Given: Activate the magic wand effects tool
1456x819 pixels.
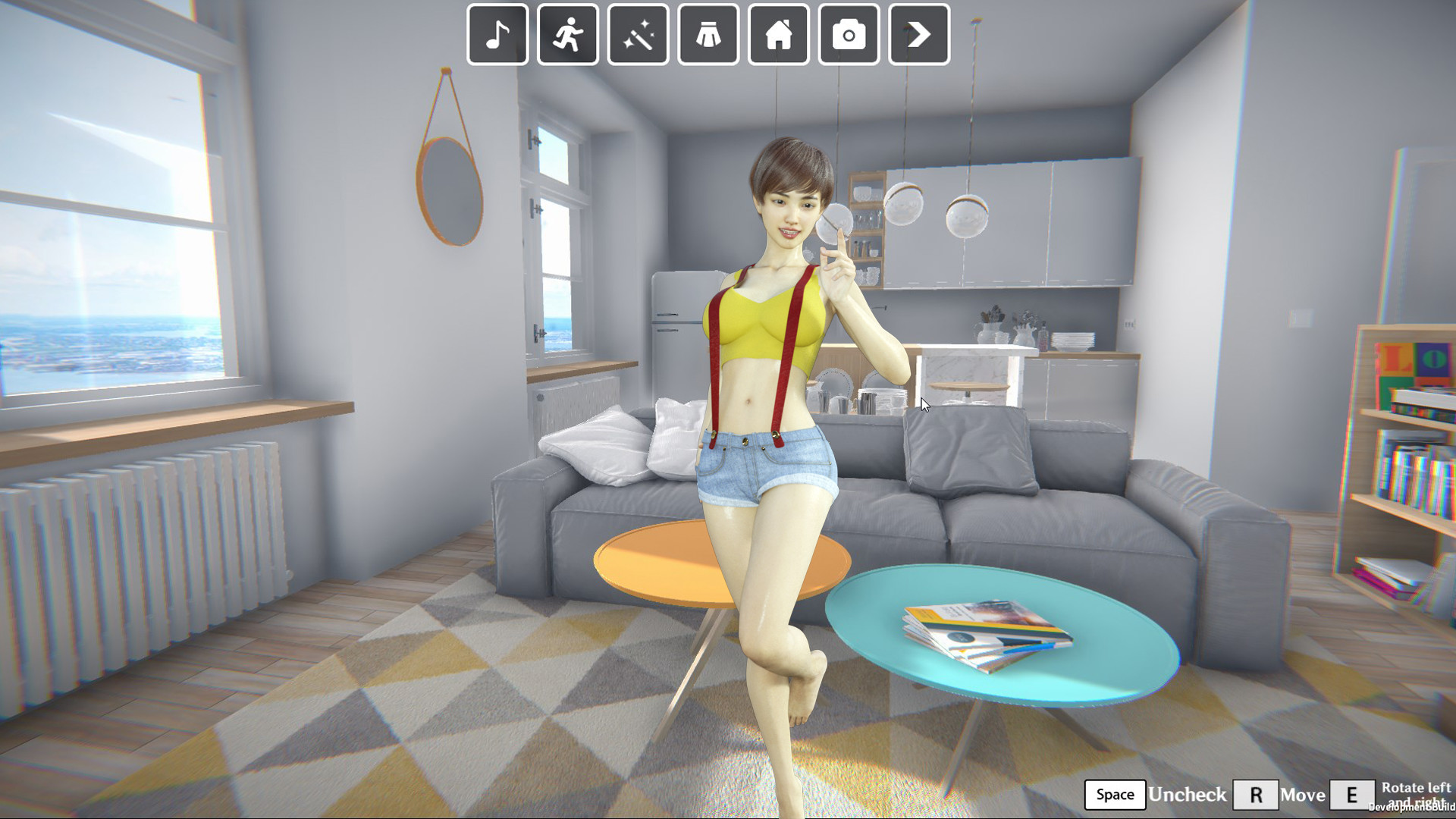Looking at the screenshot, I should point(637,33).
